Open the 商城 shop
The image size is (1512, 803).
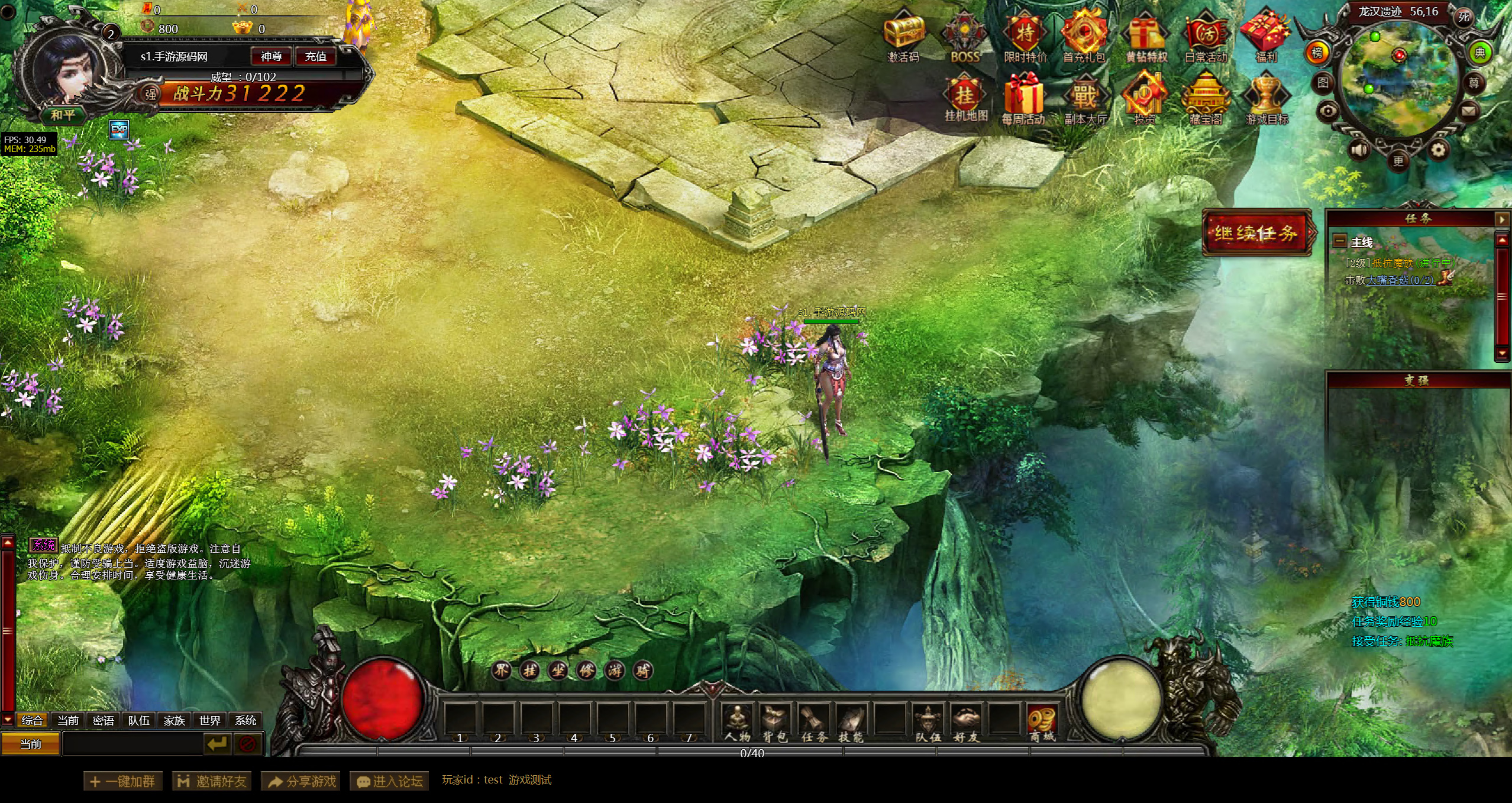coord(1042,723)
